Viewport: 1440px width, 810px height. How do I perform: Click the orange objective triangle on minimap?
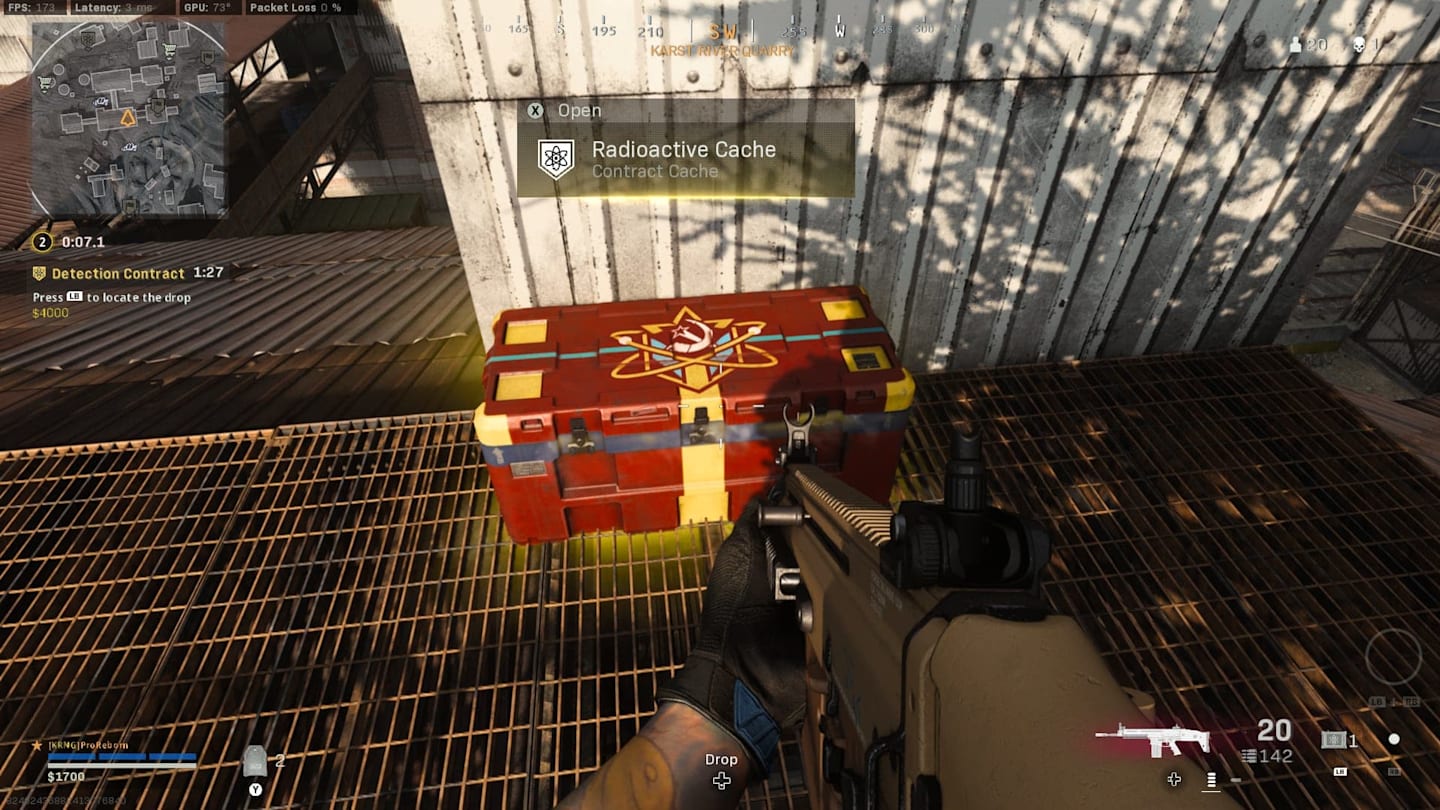point(127,119)
